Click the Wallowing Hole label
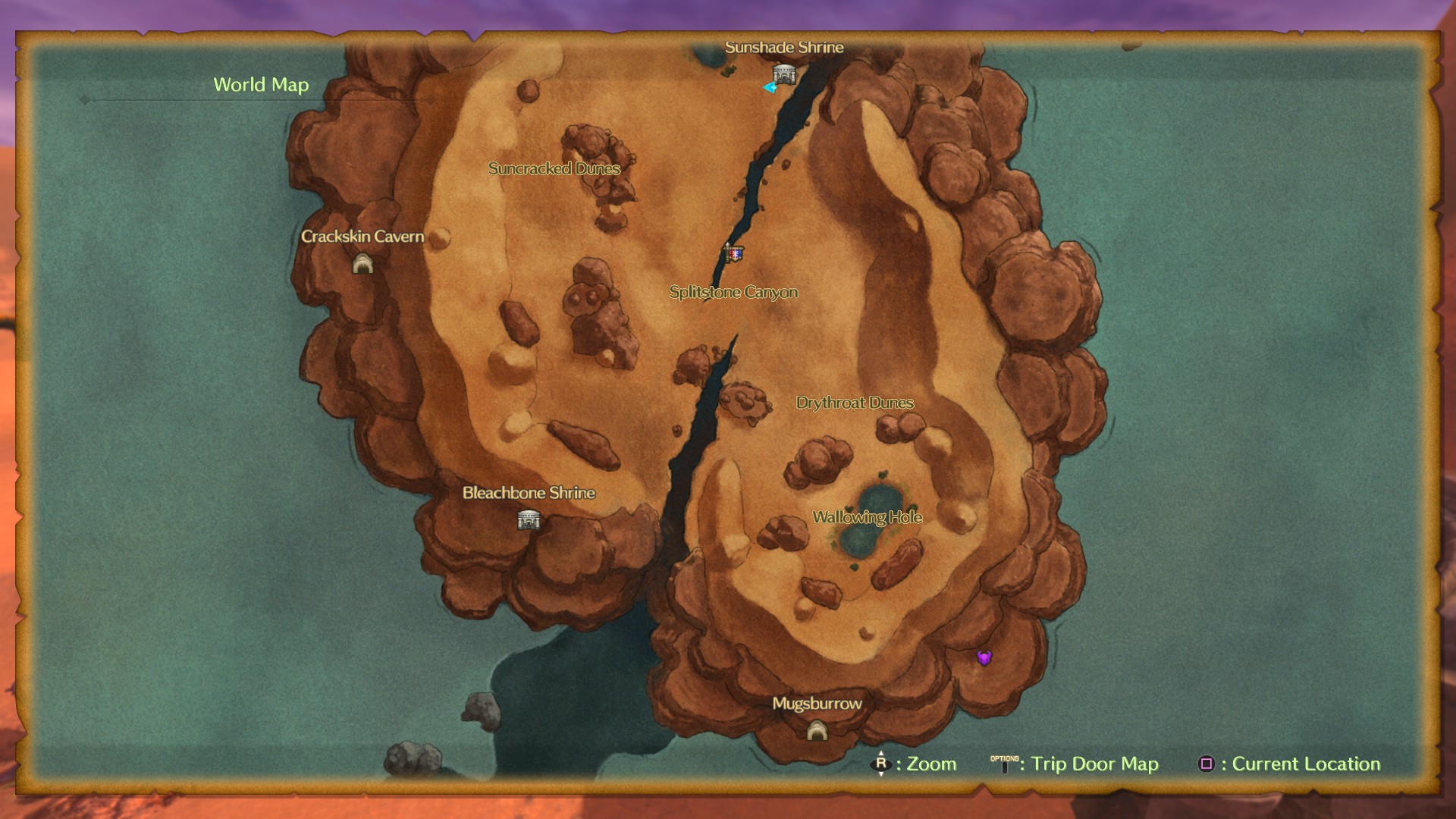 click(868, 517)
